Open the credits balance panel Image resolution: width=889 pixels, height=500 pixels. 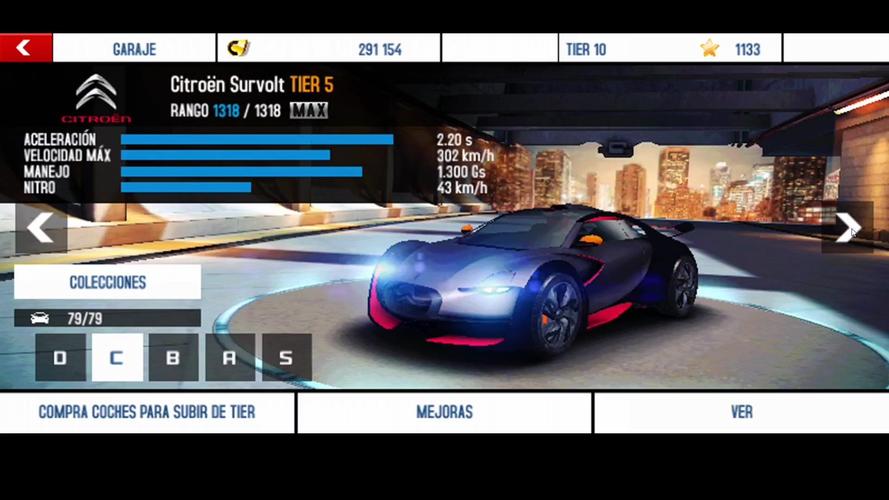[328, 48]
